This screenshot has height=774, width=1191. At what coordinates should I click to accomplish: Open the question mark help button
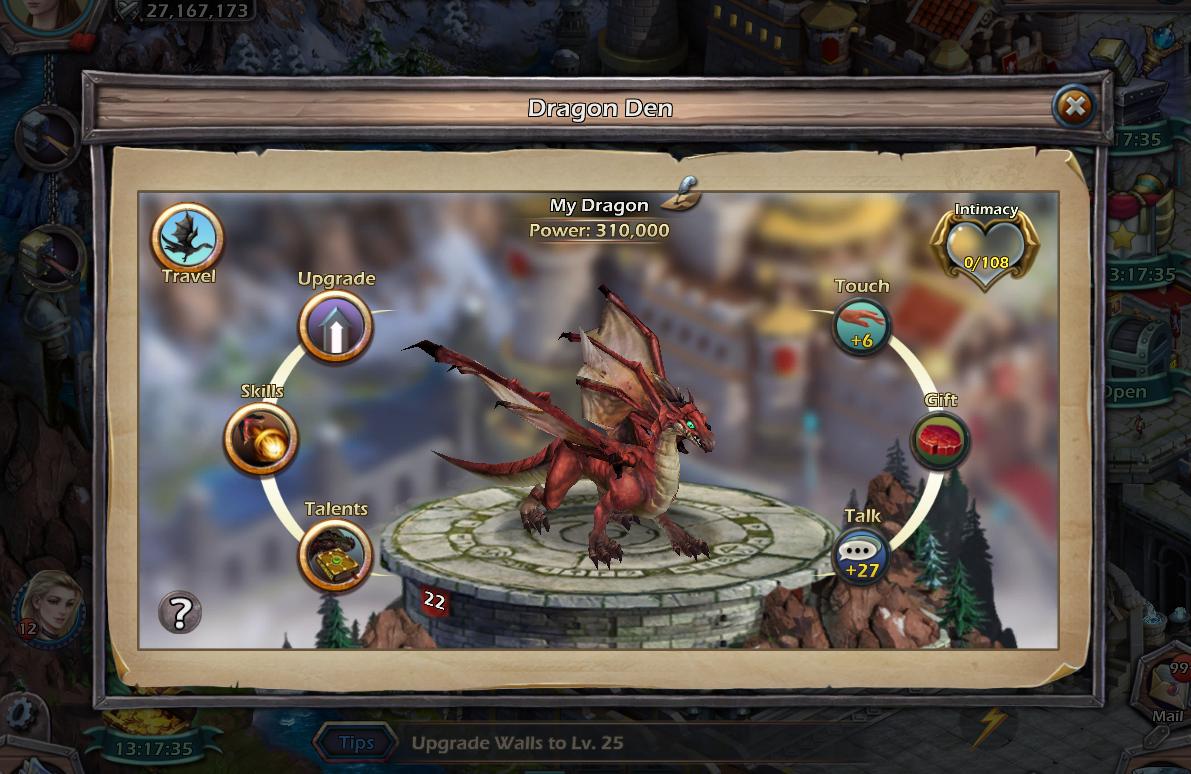pyautogui.click(x=180, y=611)
